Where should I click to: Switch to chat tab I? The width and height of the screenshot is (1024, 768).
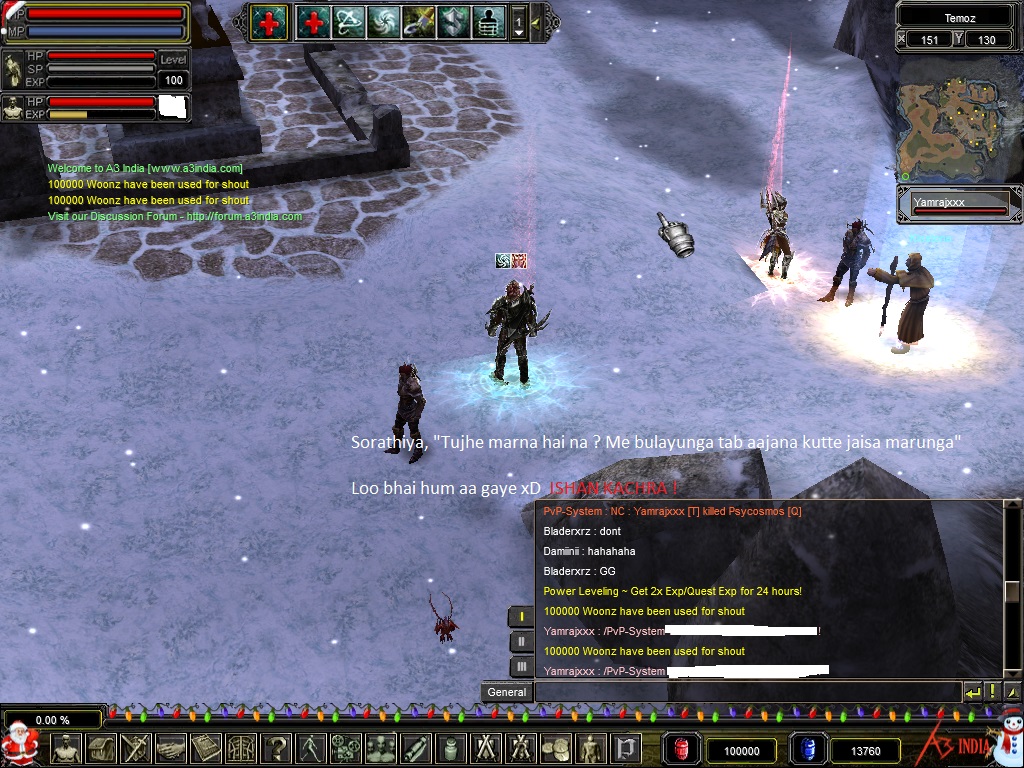pyautogui.click(x=521, y=616)
